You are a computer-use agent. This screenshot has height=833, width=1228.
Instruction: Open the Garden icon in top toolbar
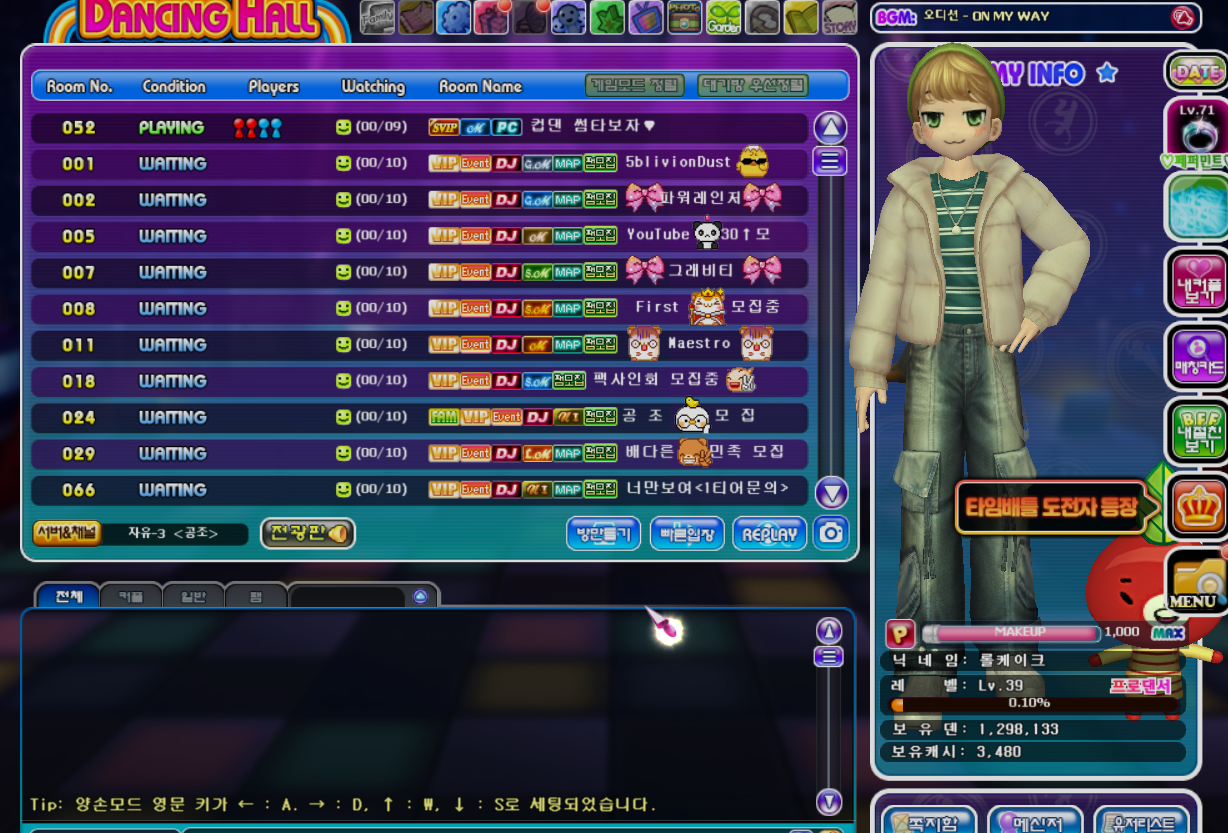coord(724,17)
